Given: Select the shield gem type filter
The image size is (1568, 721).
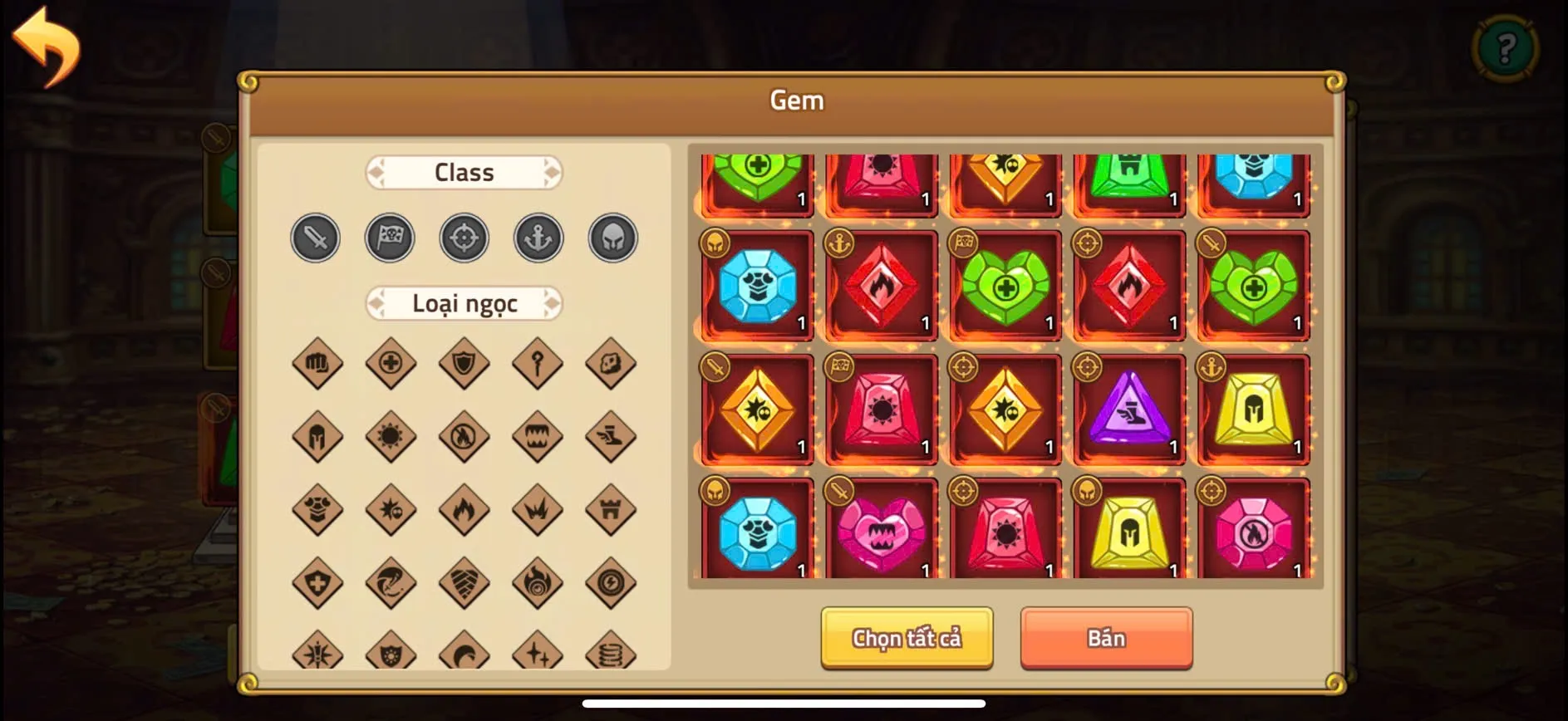Looking at the screenshot, I should click(464, 363).
